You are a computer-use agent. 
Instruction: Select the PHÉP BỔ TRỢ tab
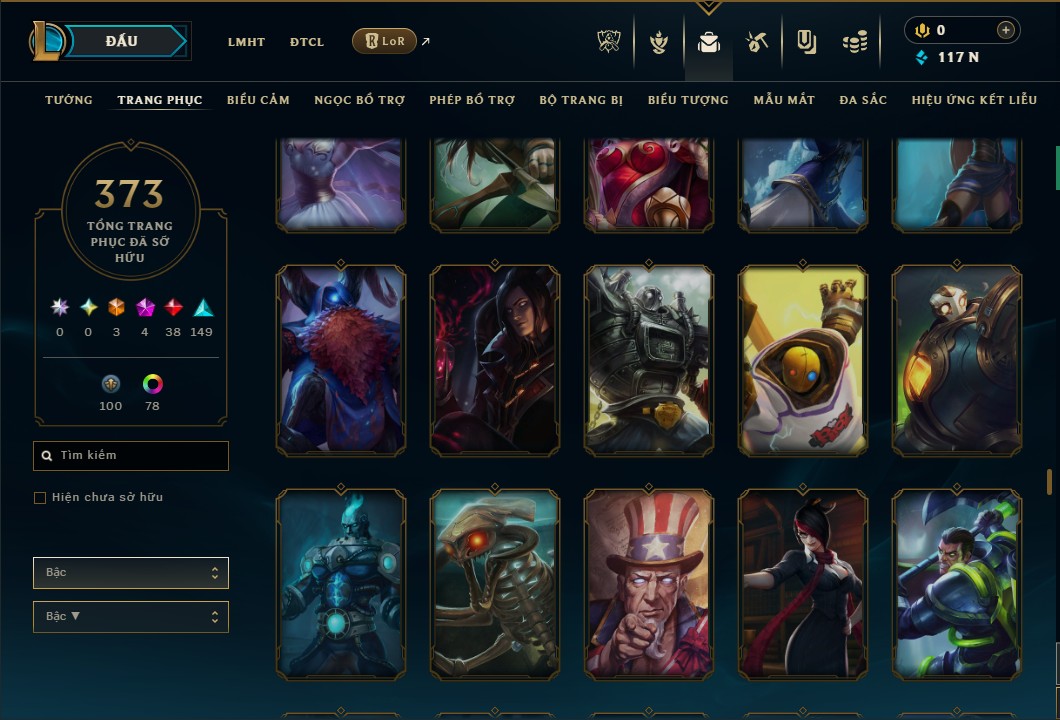[472, 100]
